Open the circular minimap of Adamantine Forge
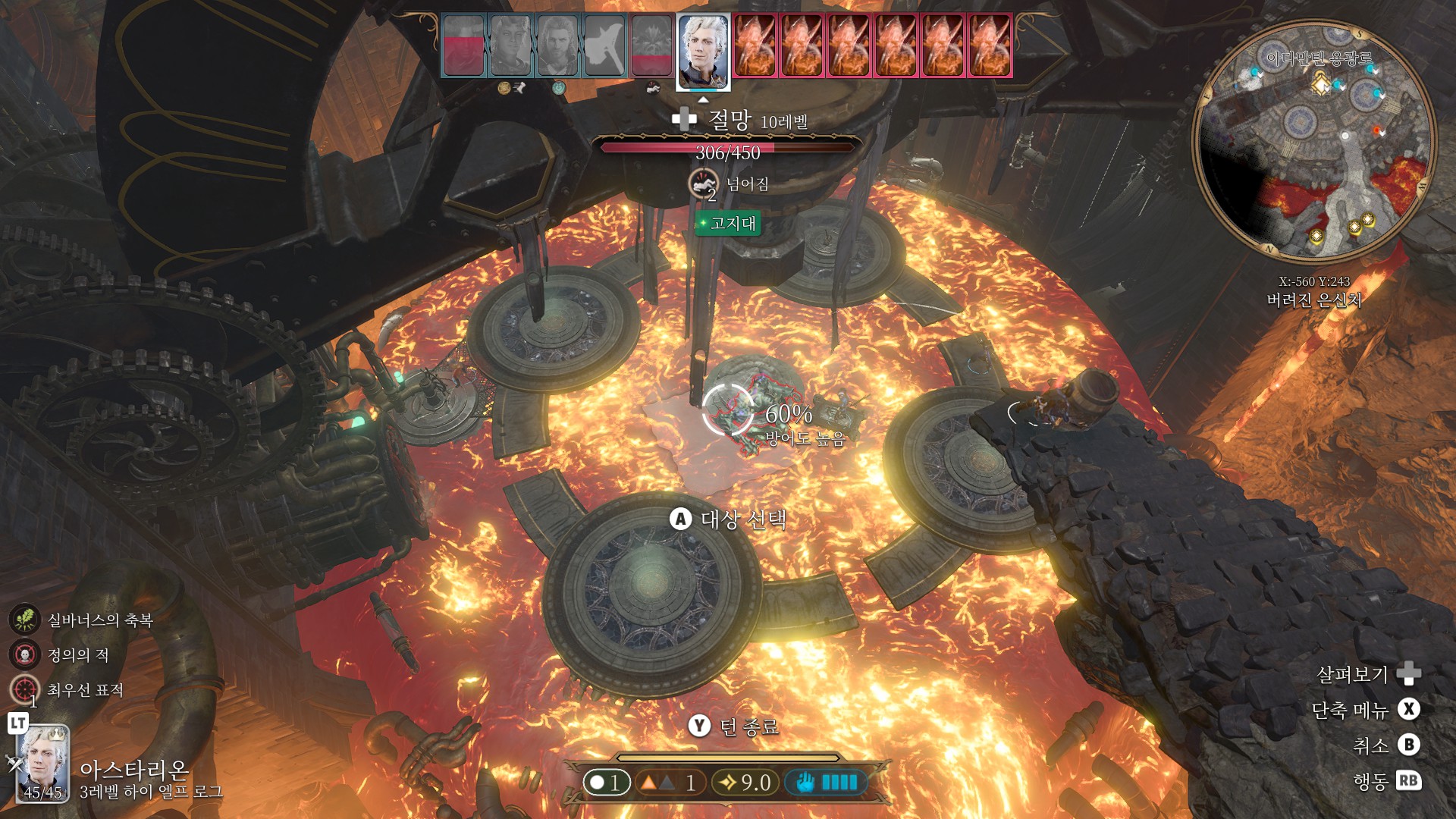 [1313, 140]
